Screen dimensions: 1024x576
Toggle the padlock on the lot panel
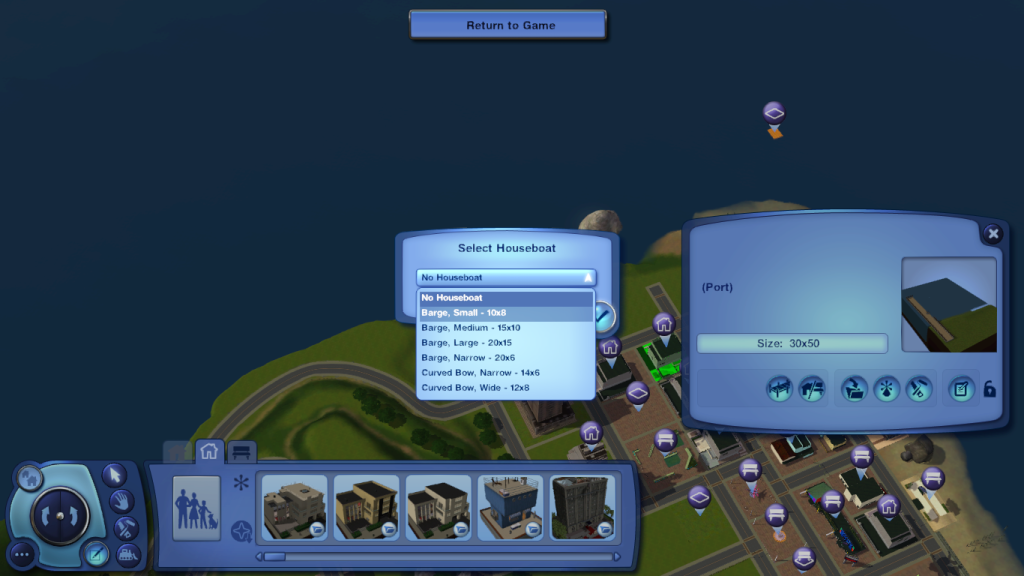[x=990, y=389]
